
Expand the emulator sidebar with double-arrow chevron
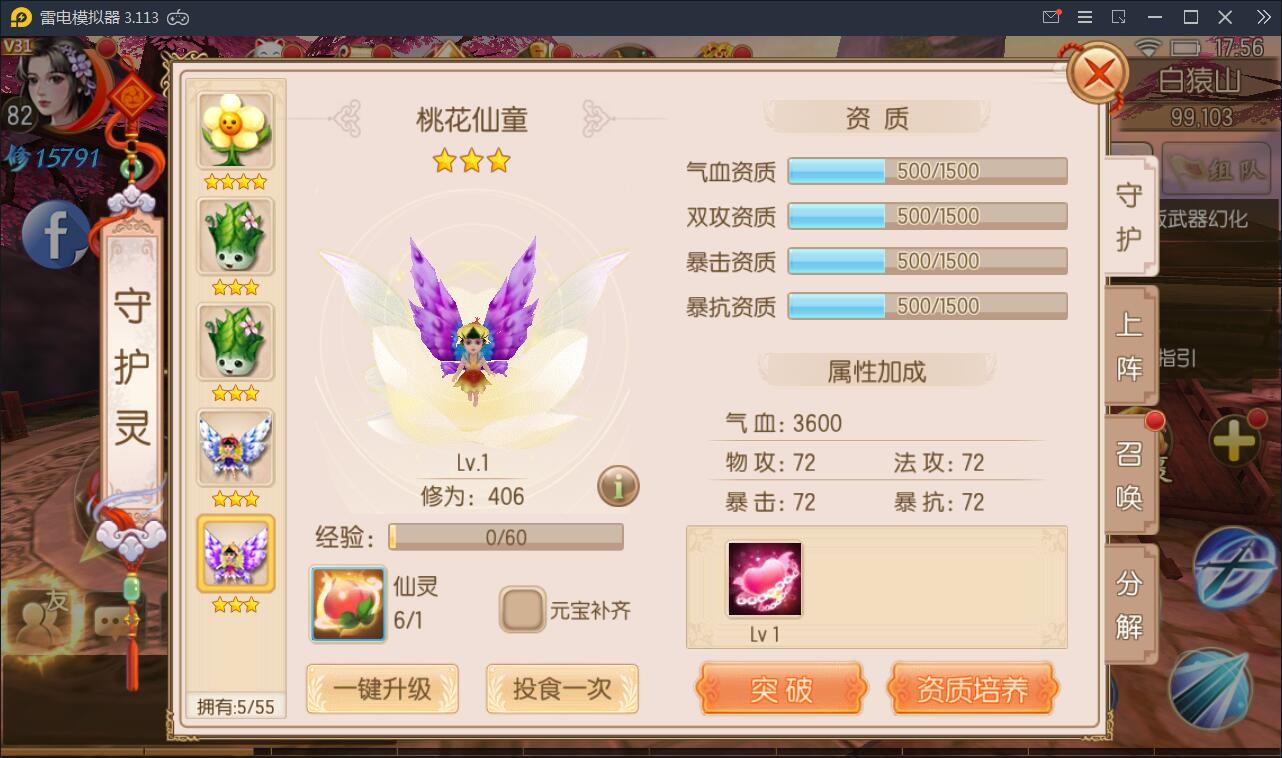coord(1262,16)
